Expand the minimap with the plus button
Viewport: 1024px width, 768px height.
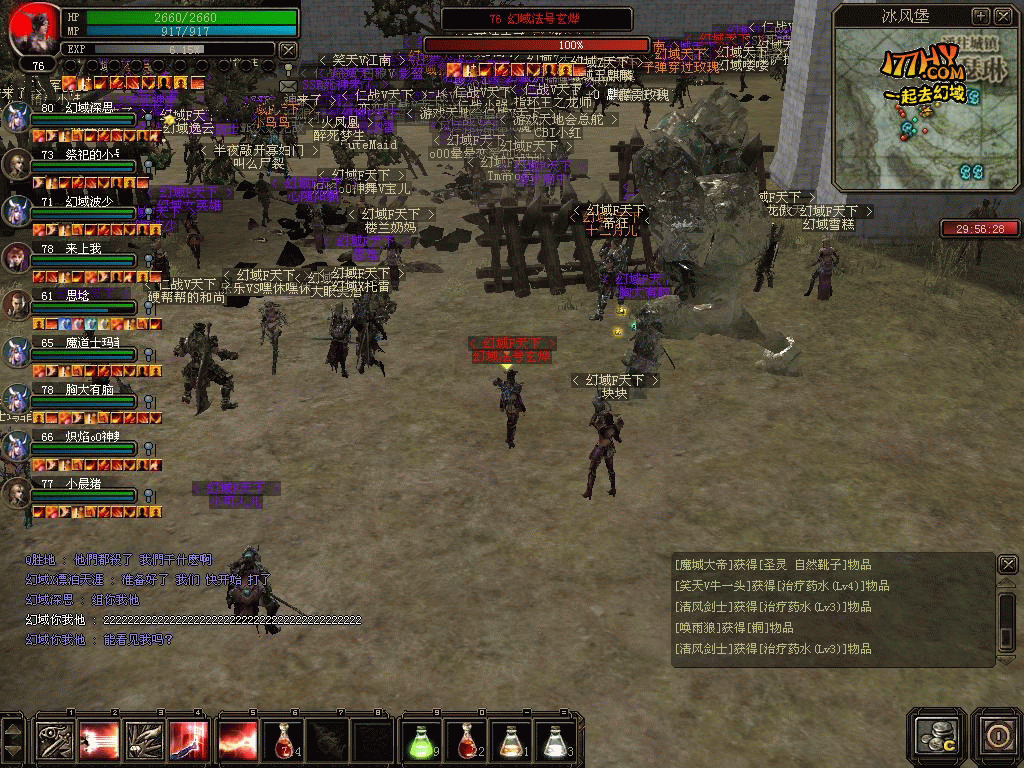980,16
